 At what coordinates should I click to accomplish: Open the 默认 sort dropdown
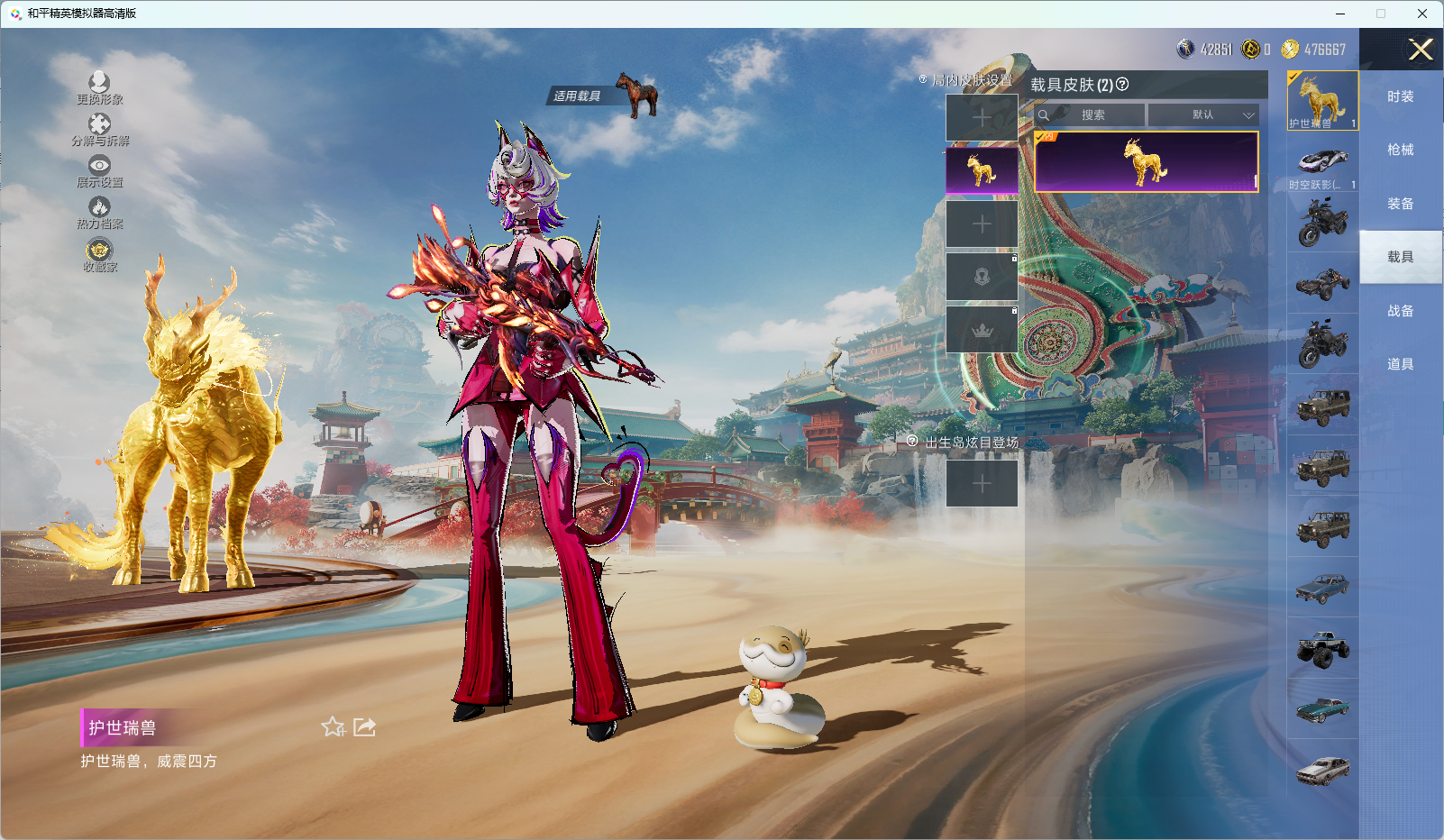[x=1203, y=115]
